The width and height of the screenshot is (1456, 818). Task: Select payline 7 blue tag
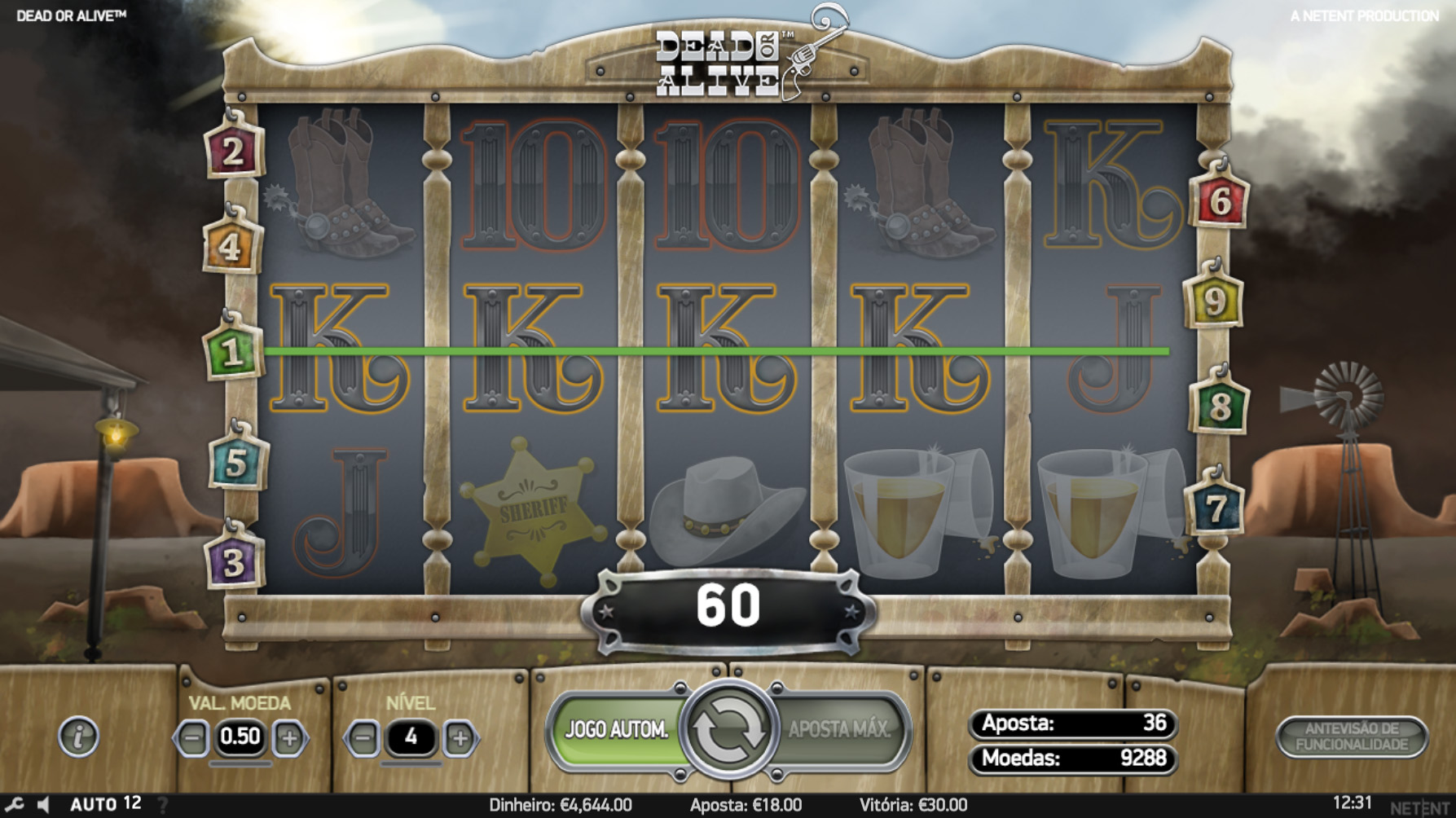(x=1214, y=508)
